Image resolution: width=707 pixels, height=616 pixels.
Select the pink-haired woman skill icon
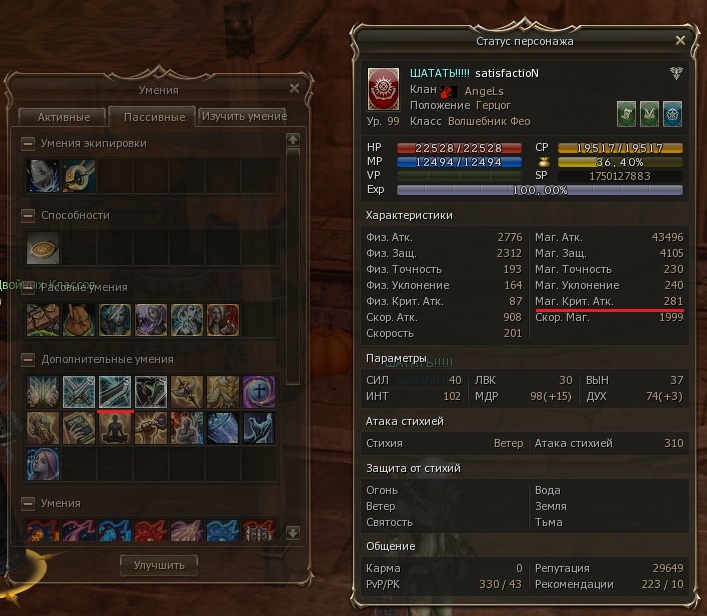click(43, 463)
